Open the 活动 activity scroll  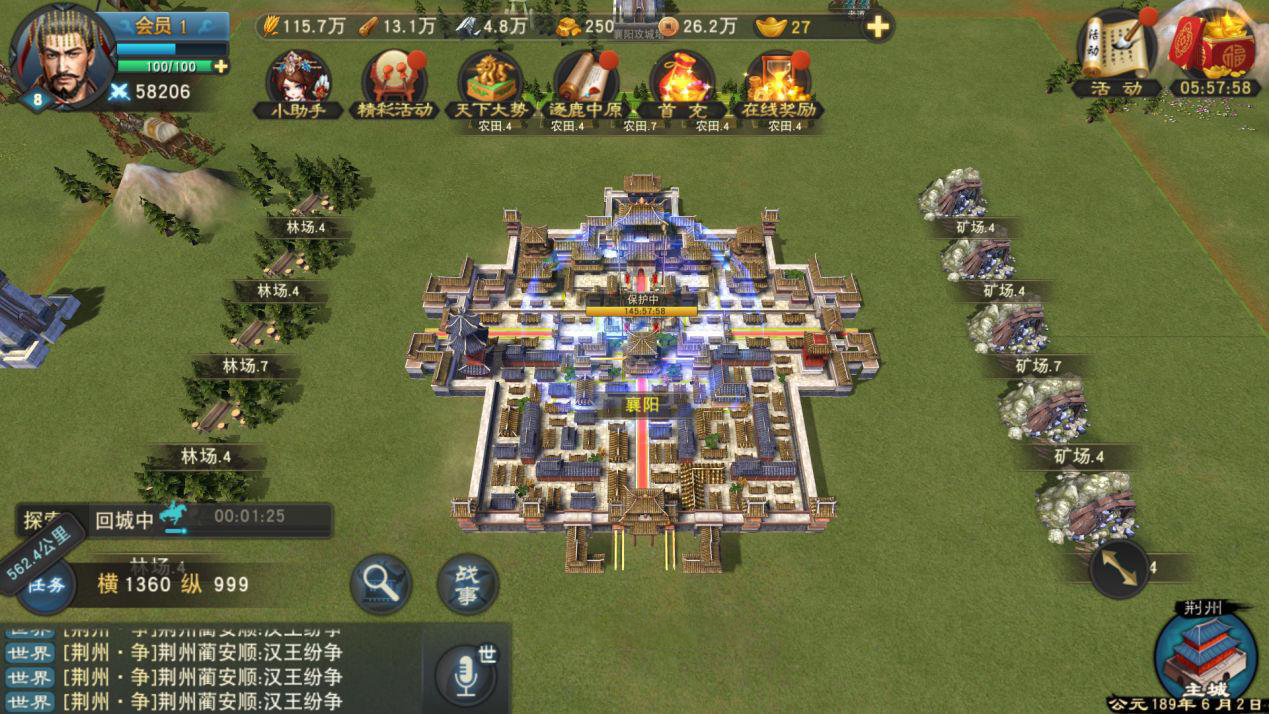[1117, 55]
